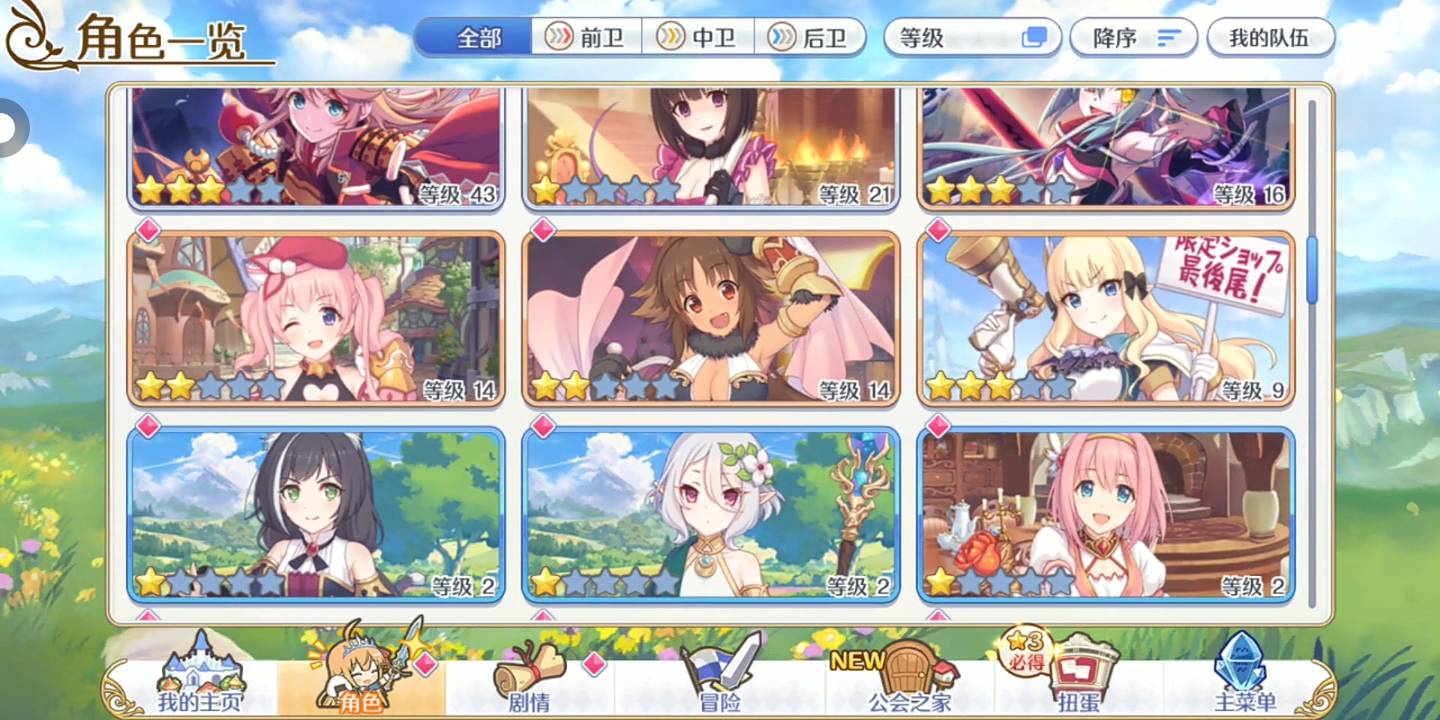Open 我的队伍 to view my teams
Image resolution: width=1440 pixels, height=720 pixels.
[x=1271, y=36]
